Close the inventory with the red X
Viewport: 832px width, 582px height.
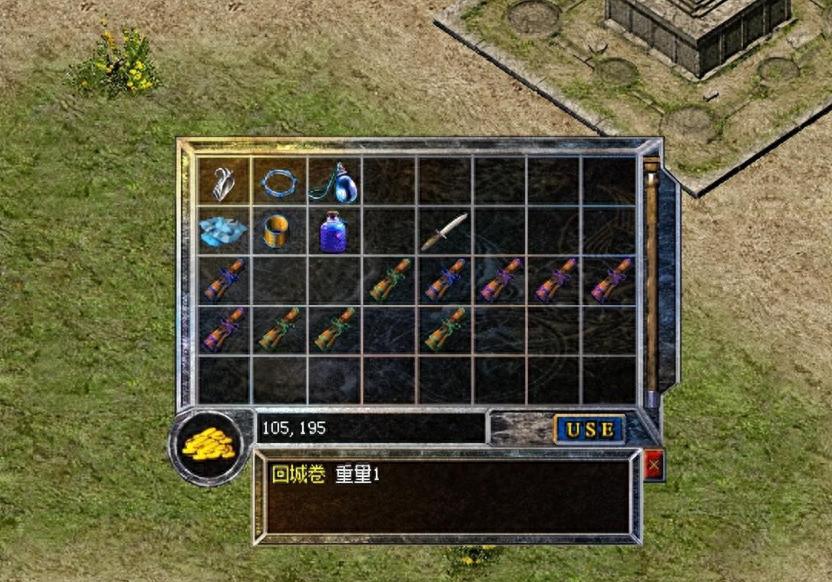coord(654,465)
